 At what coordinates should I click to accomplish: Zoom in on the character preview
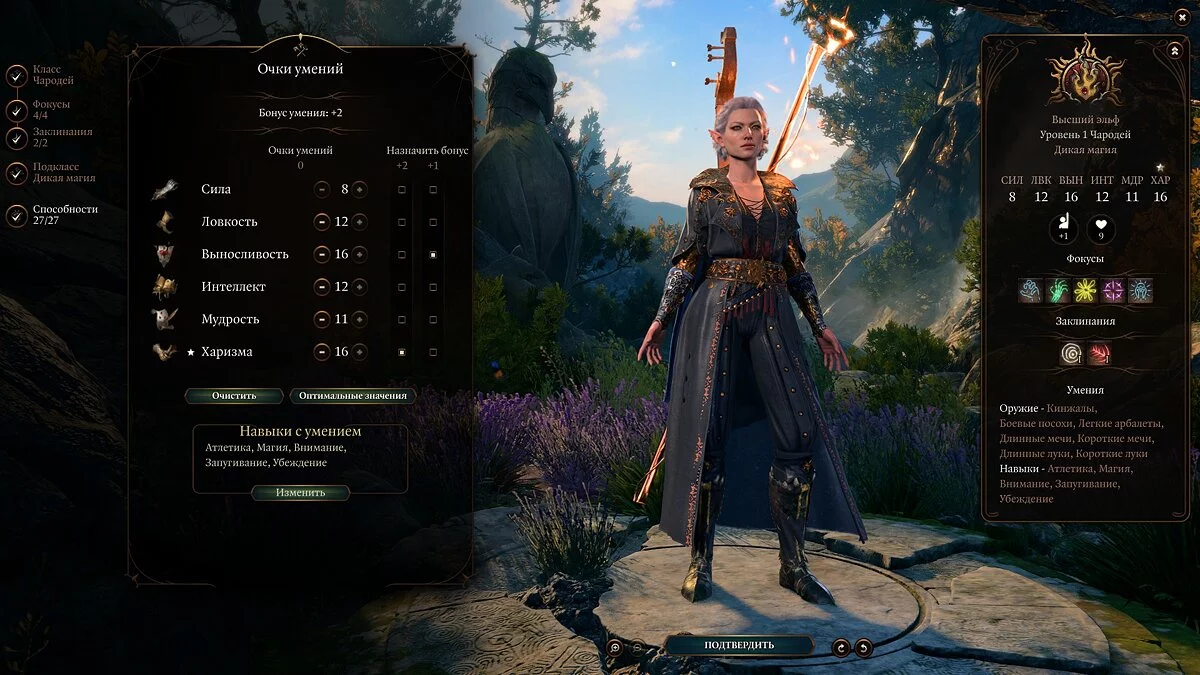coord(614,647)
